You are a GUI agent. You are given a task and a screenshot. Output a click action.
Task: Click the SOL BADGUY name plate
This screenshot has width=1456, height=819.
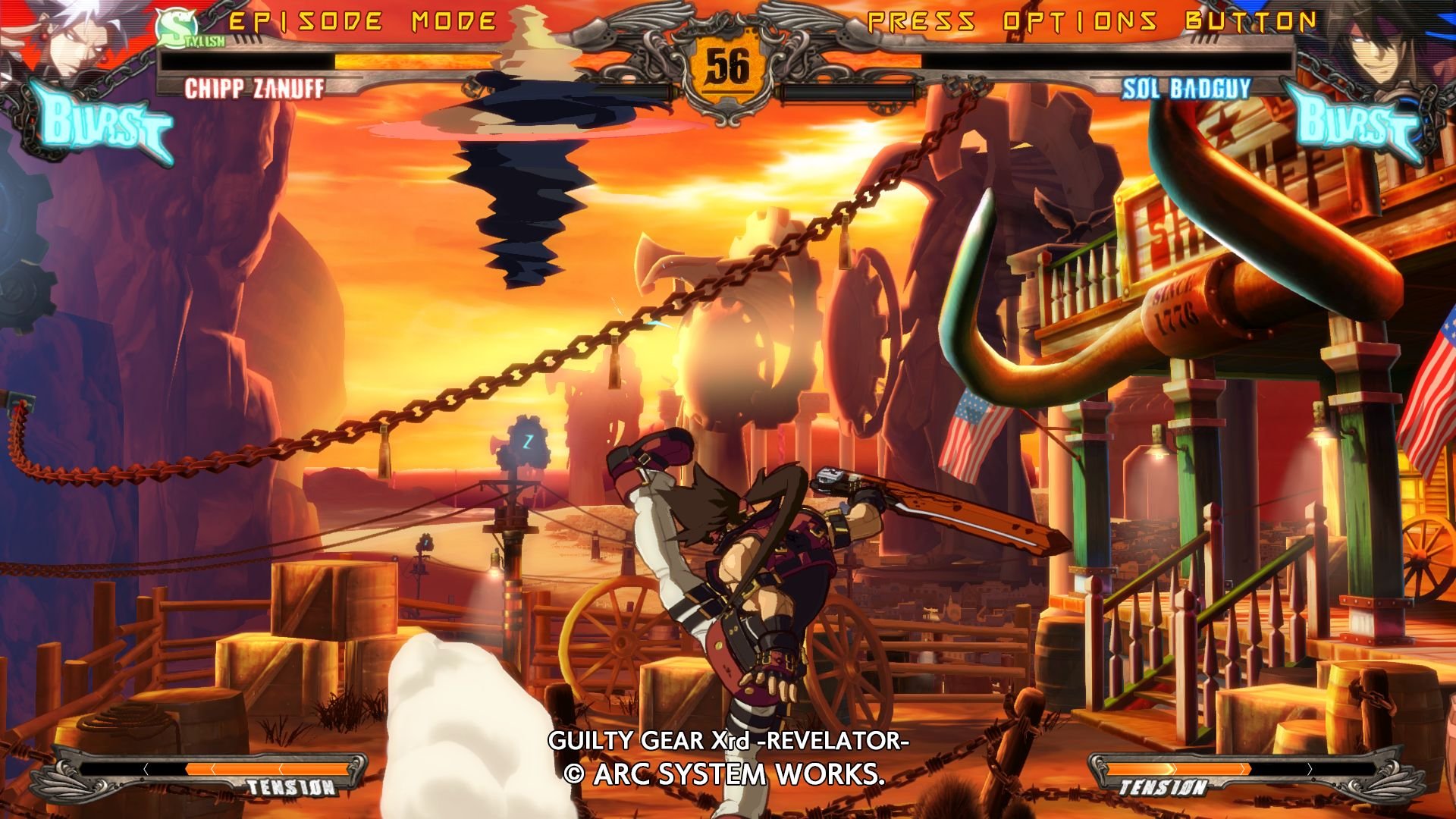[x=1185, y=89]
